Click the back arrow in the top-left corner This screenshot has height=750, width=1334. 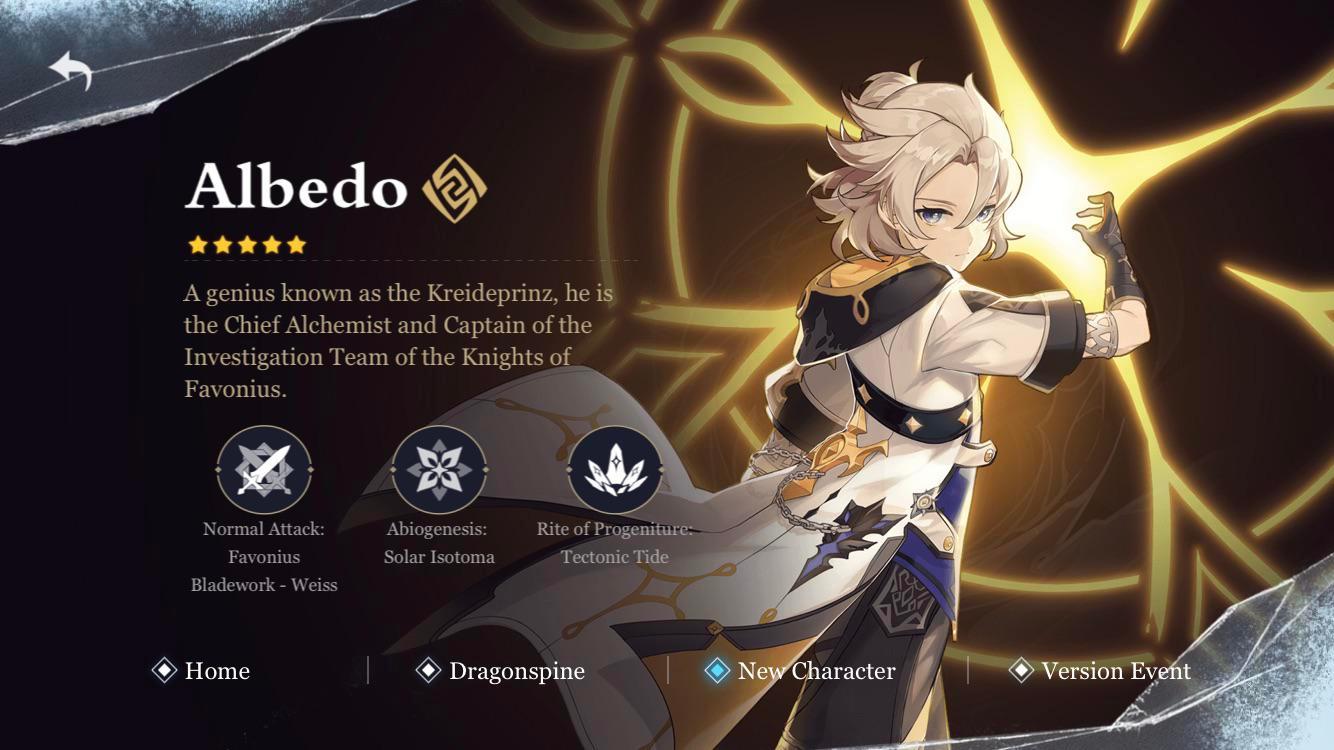(x=72, y=70)
